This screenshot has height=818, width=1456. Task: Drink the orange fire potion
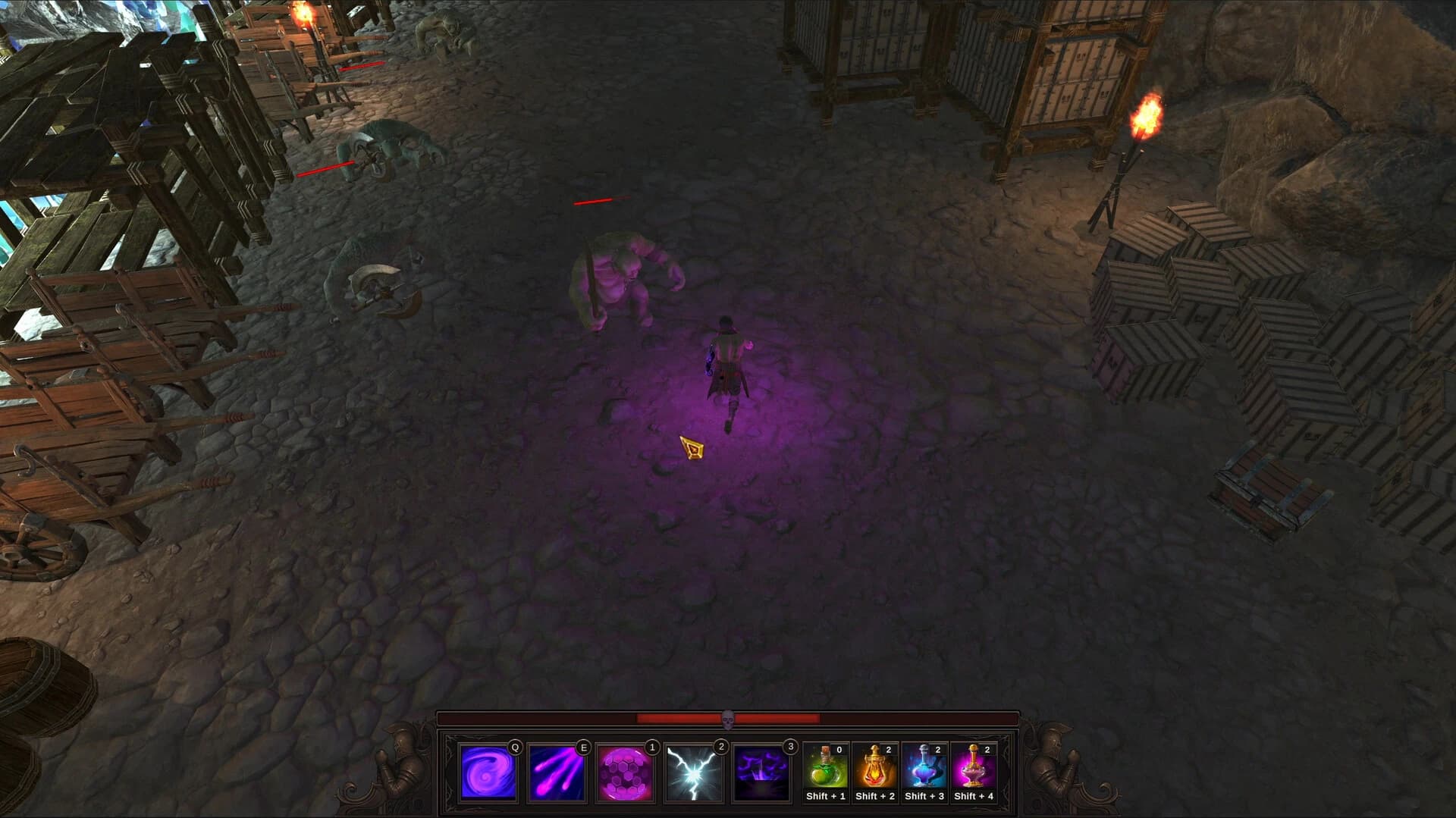[874, 767]
